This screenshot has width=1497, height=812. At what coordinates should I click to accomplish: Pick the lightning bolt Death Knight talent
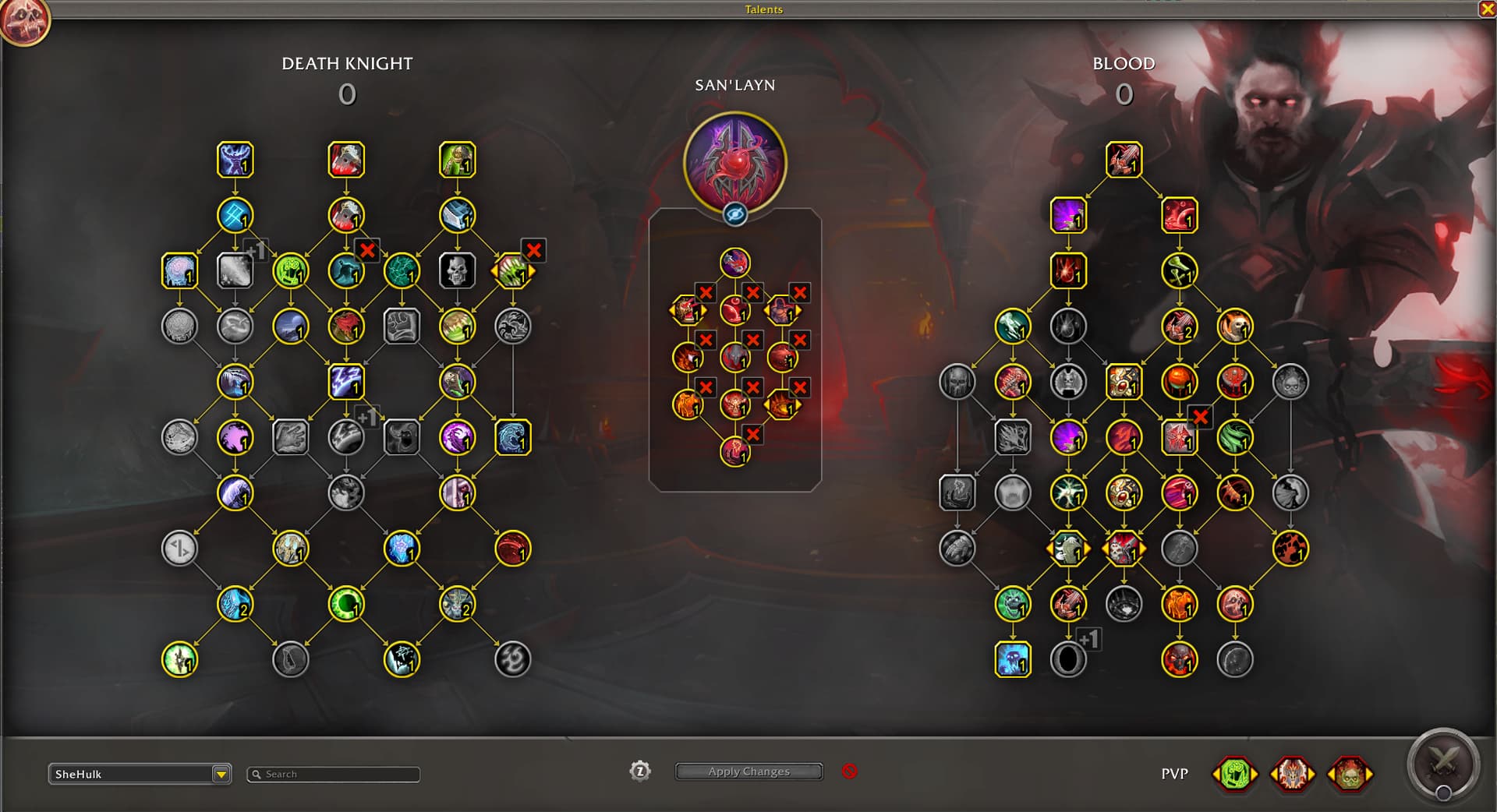(345, 382)
